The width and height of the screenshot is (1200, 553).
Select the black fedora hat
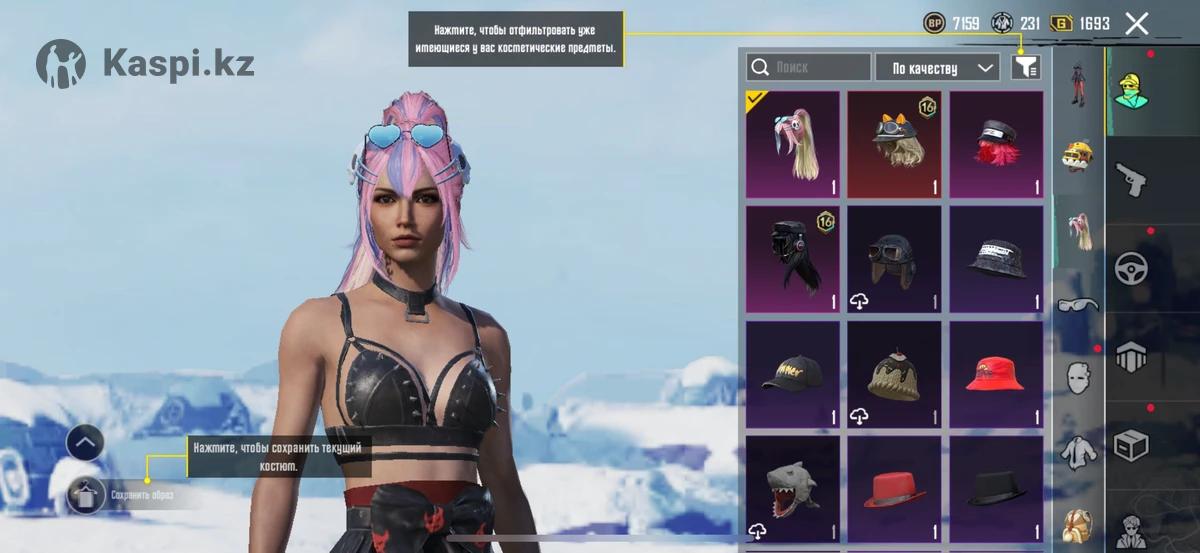coord(996,489)
